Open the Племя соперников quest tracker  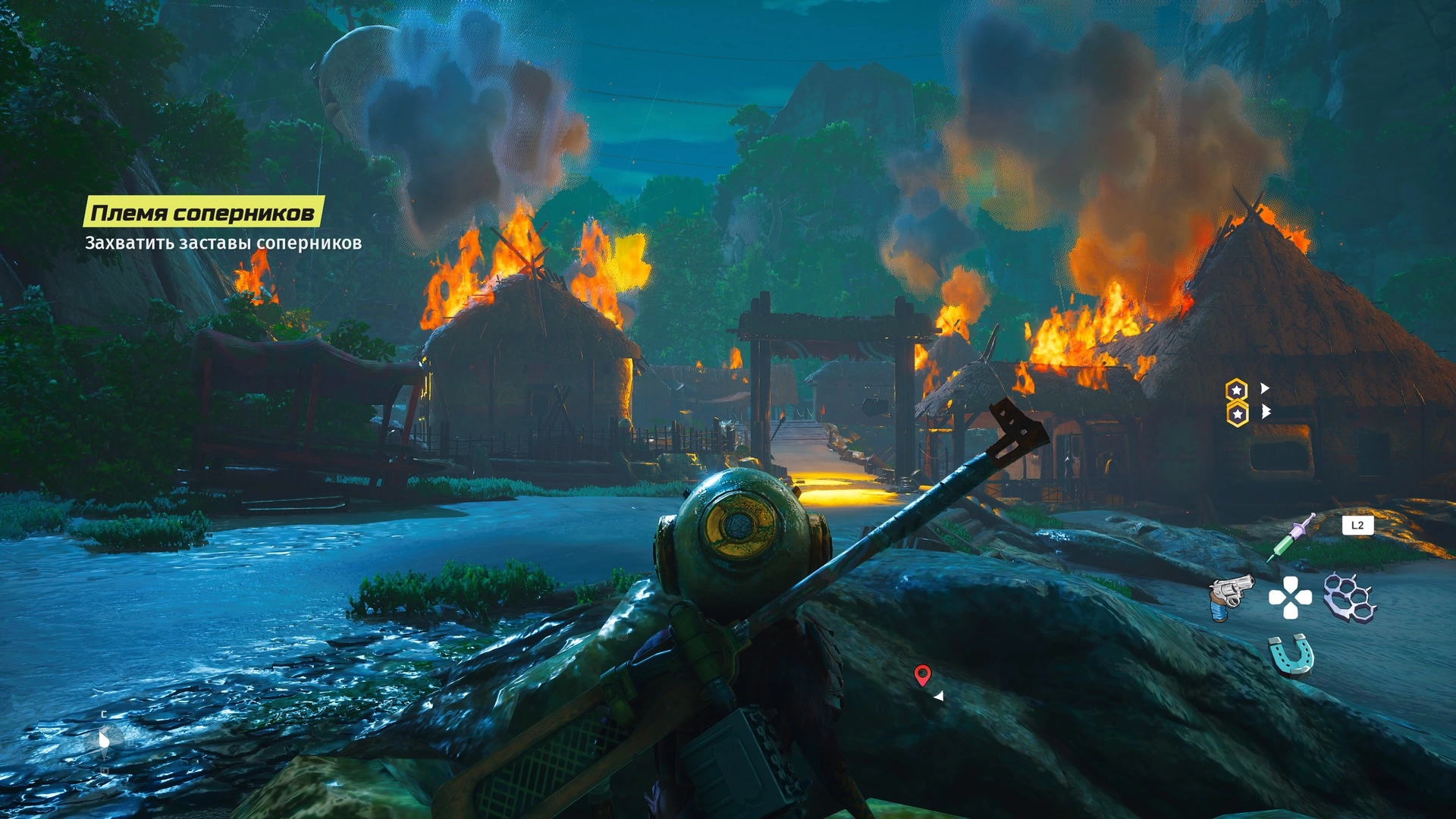coord(202,212)
